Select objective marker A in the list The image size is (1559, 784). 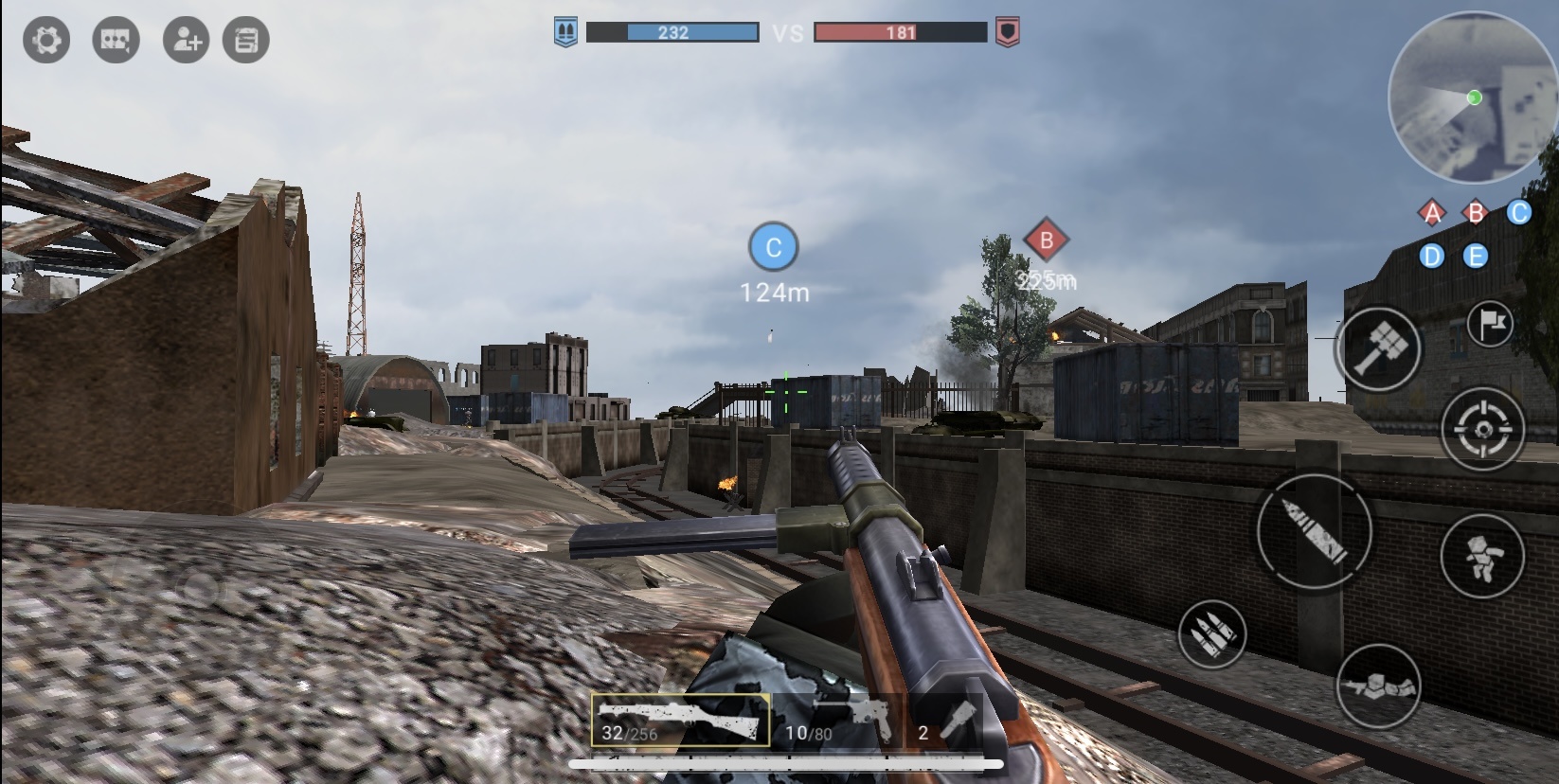pos(1432,213)
